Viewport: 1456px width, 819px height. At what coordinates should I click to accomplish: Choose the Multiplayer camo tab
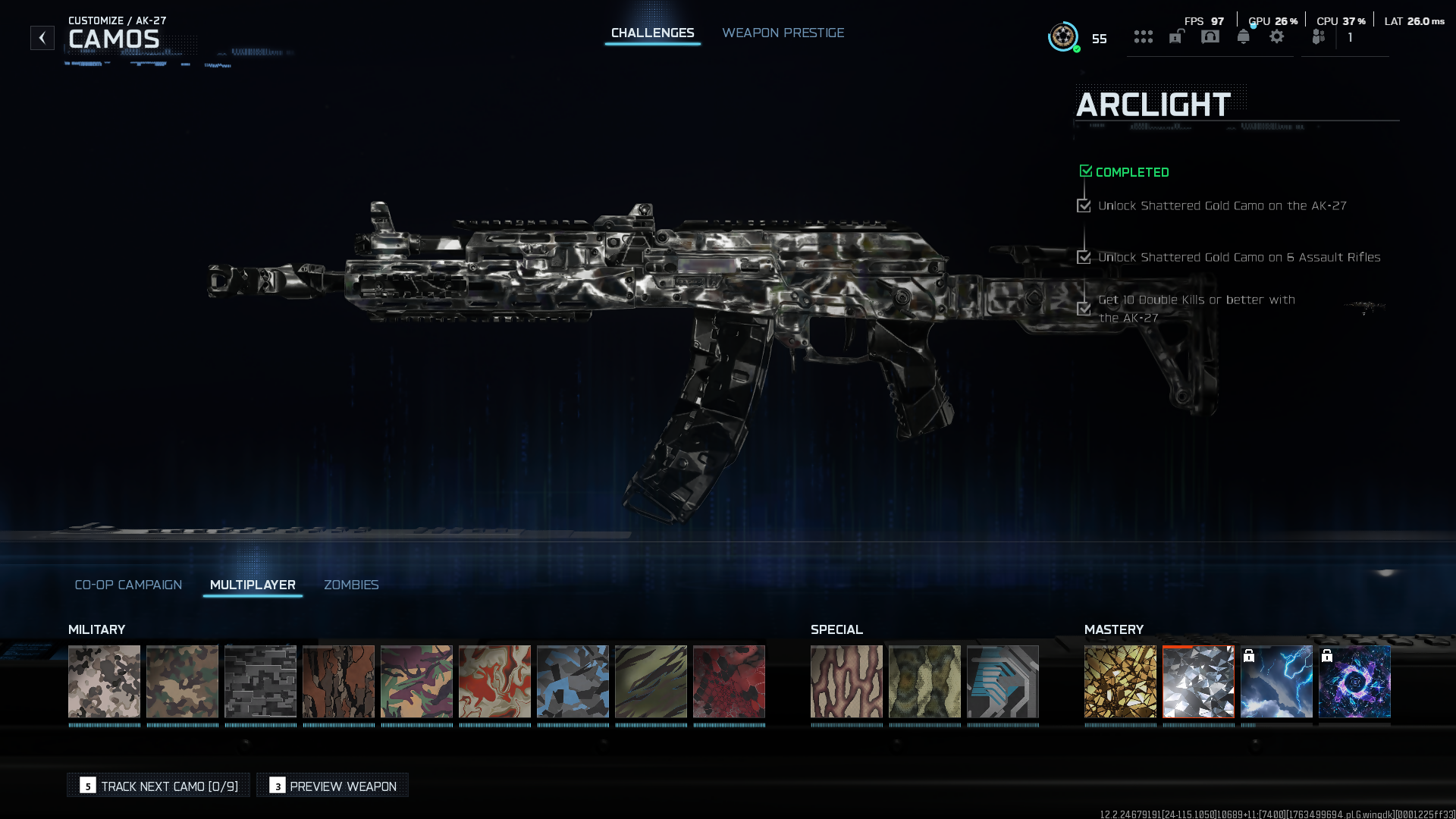(253, 585)
